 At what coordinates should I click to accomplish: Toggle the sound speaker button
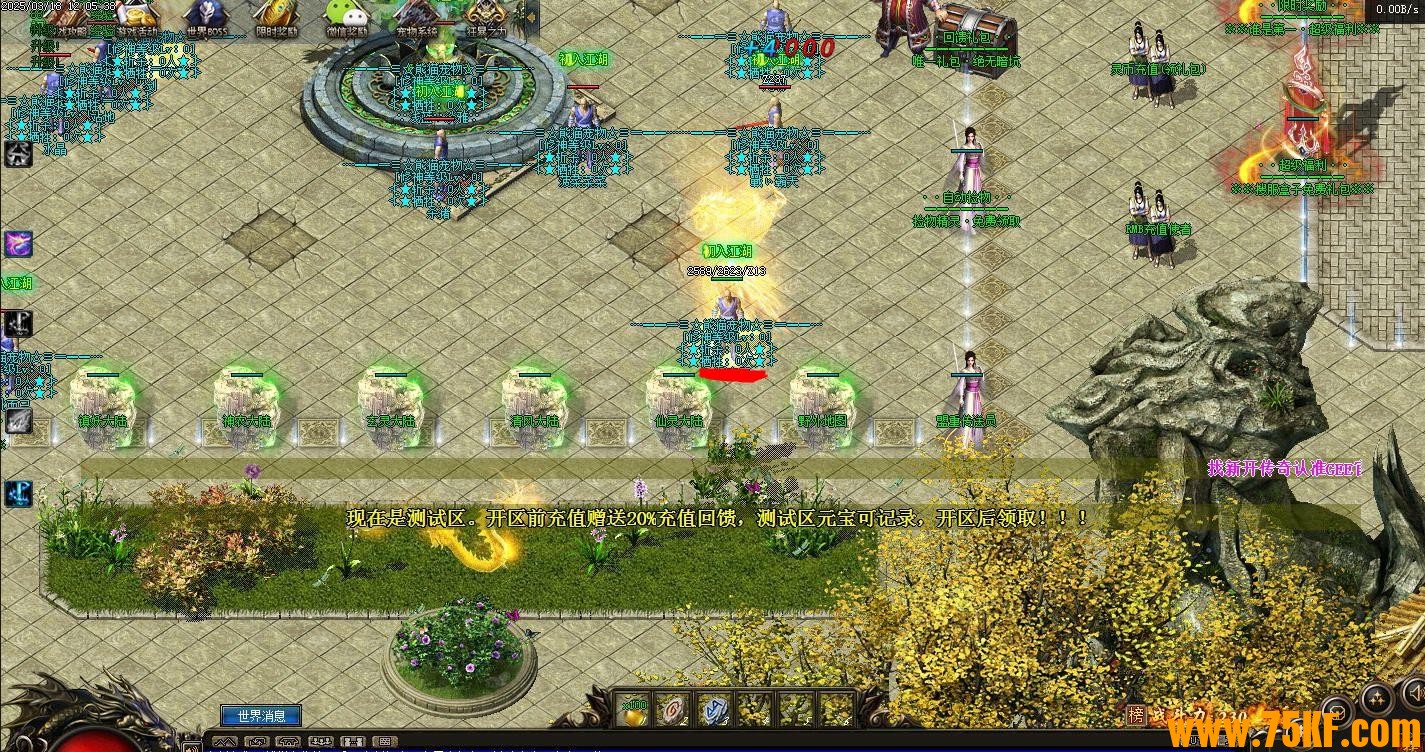point(1416,690)
